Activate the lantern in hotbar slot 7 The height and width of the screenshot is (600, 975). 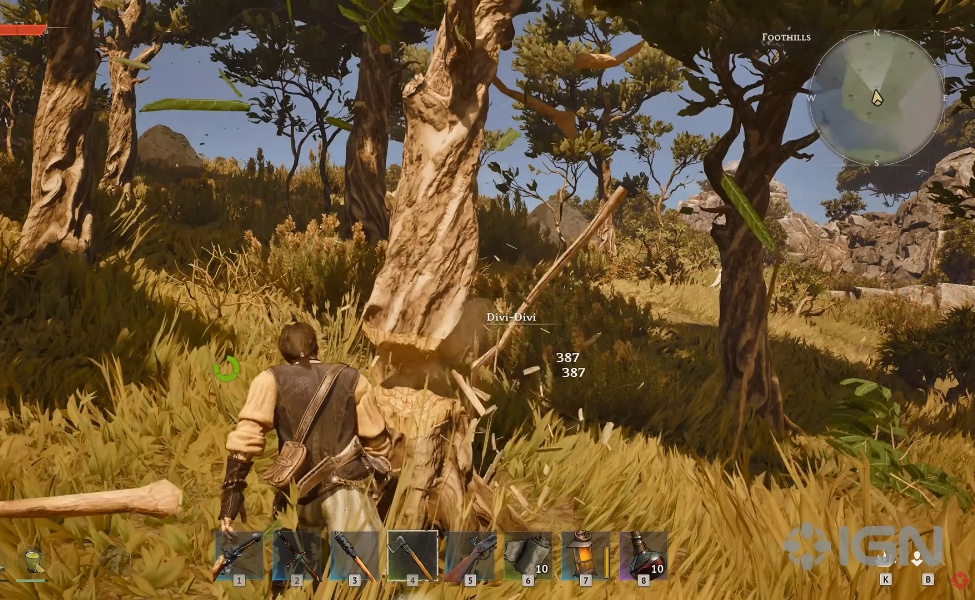coord(585,556)
